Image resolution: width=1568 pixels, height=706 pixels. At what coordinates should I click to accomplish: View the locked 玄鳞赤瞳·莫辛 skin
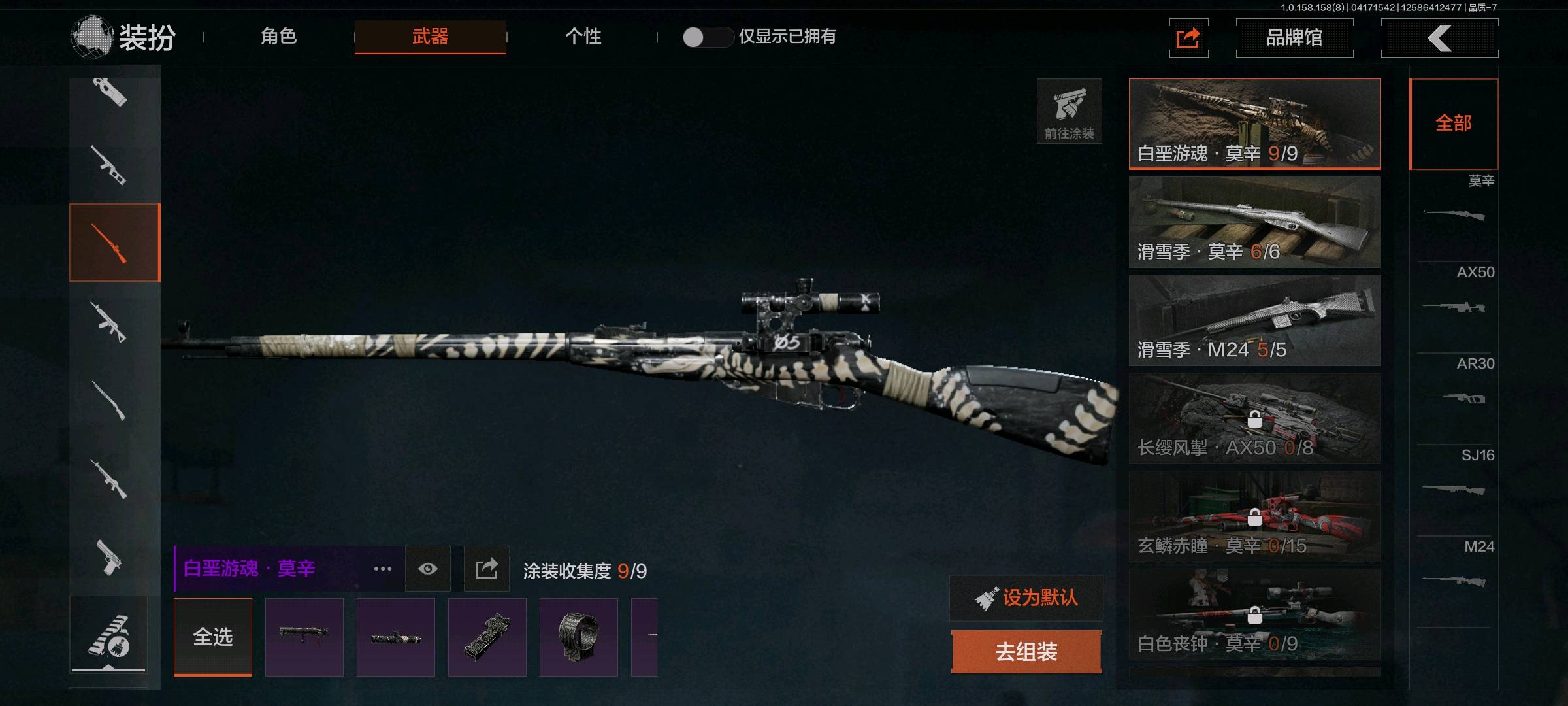(x=1254, y=516)
